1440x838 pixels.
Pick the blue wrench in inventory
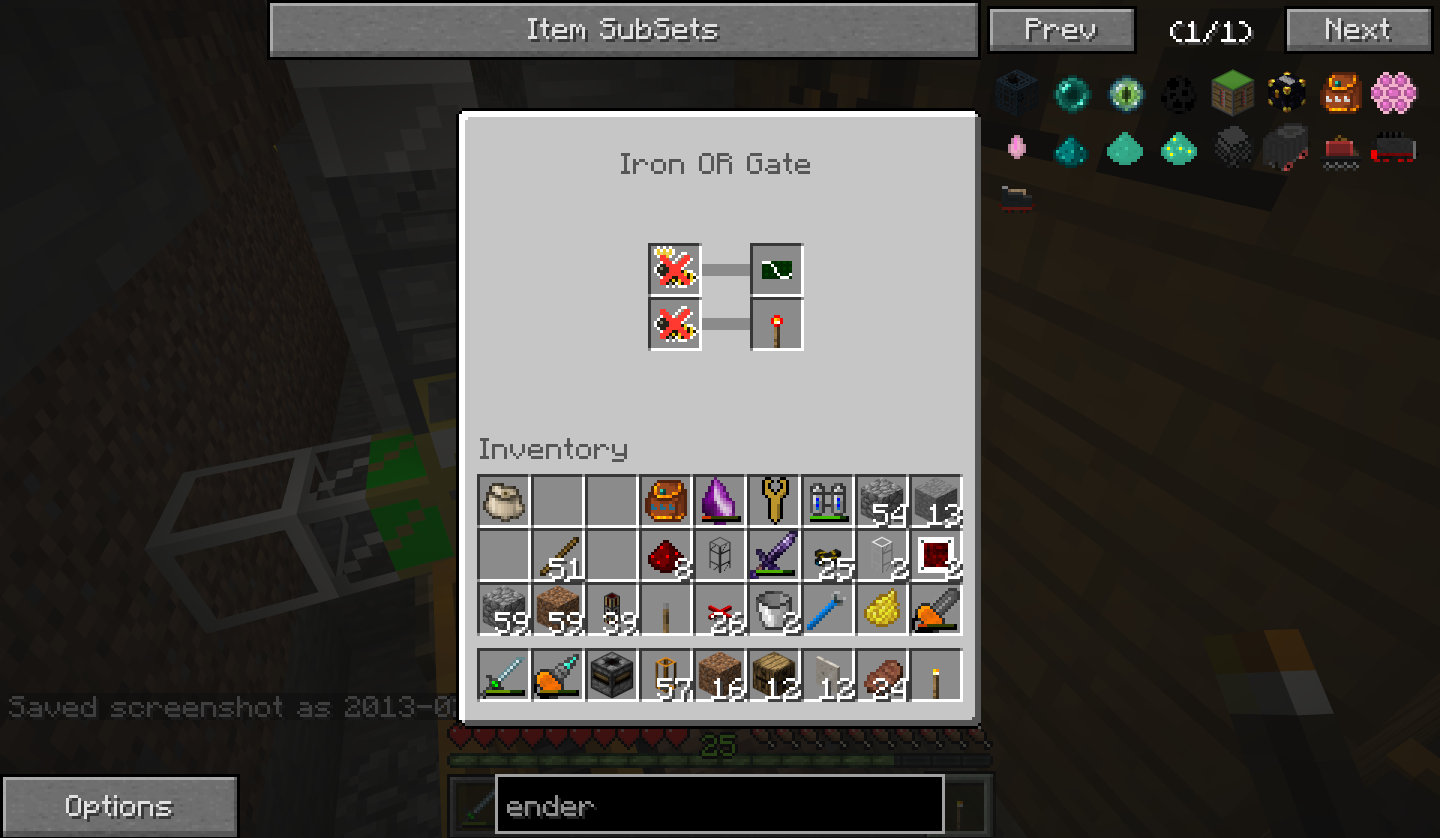[x=828, y=609]
